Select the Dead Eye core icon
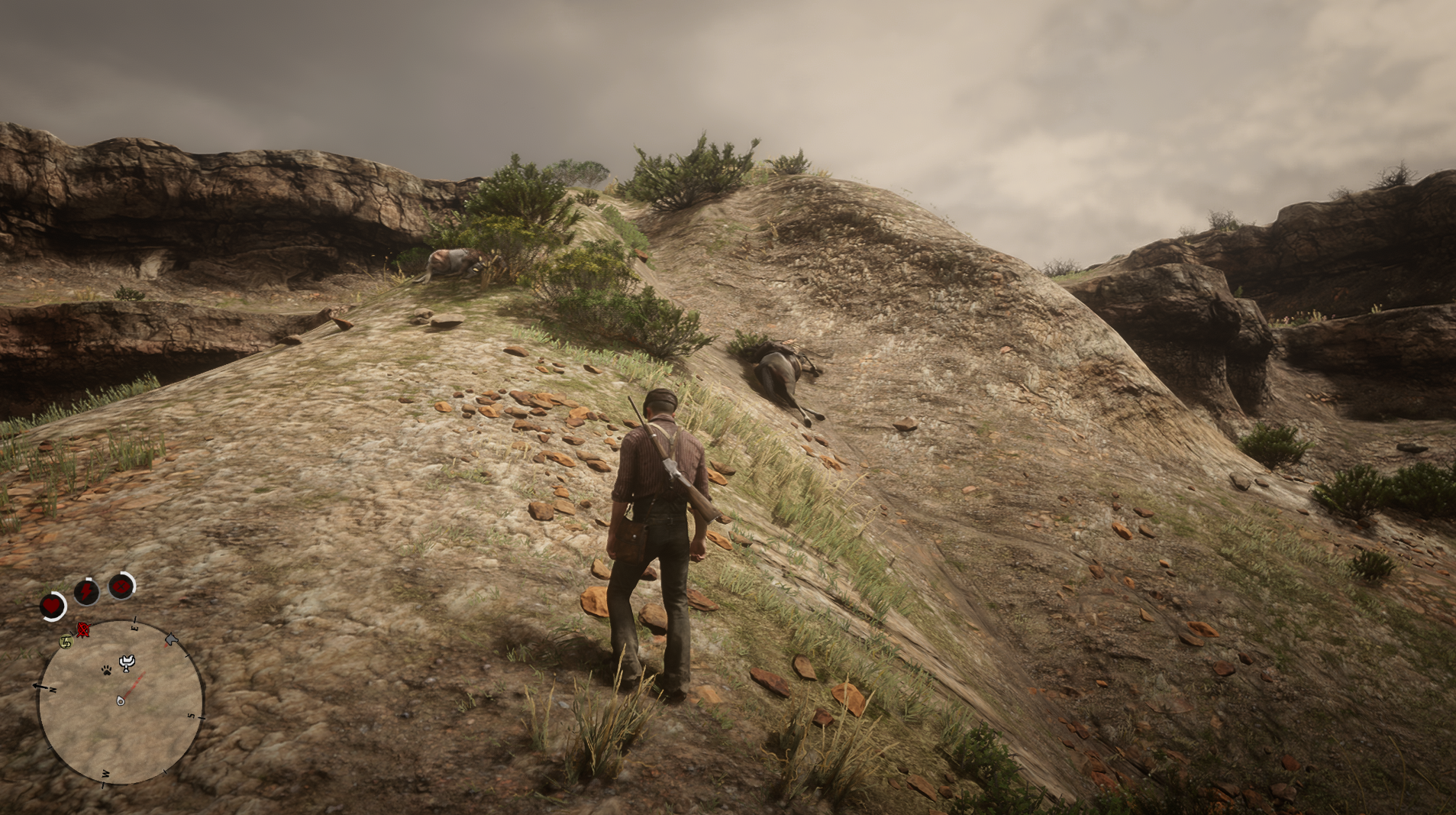Image resolution: width=1456 pixels, height=815 pixels. (121, 587)
